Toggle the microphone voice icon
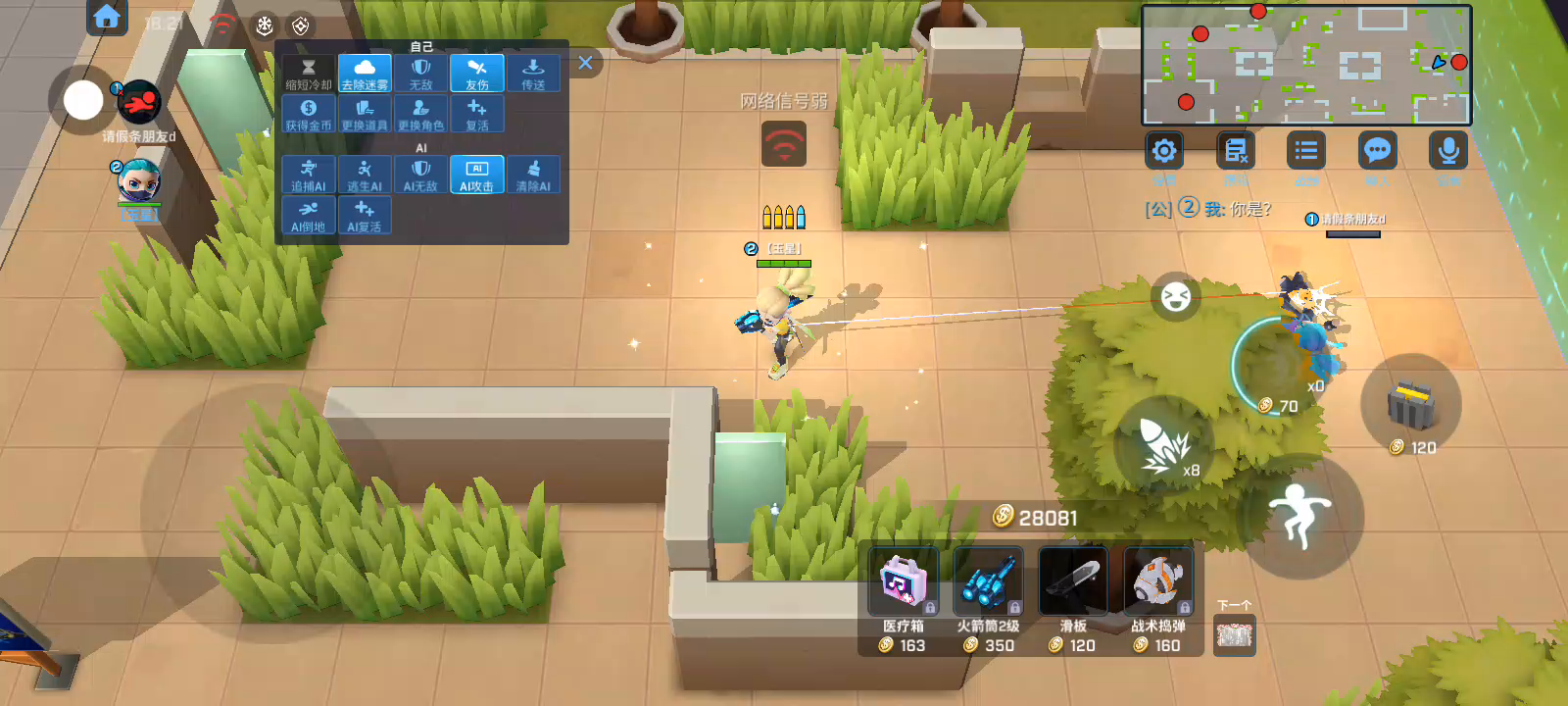The height and width of the screenshot is (706, 1568). pos(1448,151)
